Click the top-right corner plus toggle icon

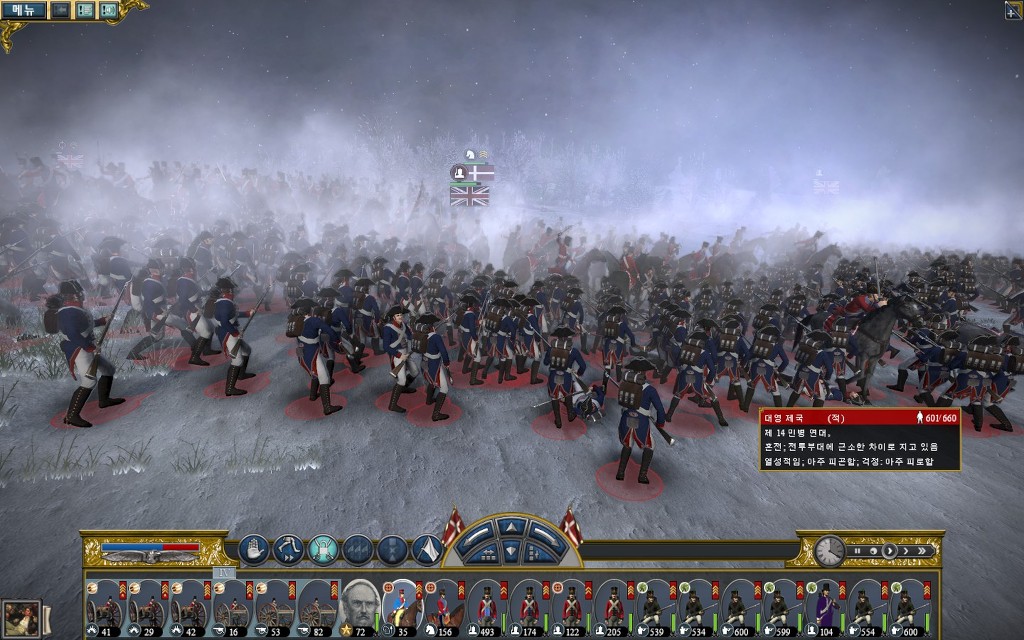point(1012,10)
